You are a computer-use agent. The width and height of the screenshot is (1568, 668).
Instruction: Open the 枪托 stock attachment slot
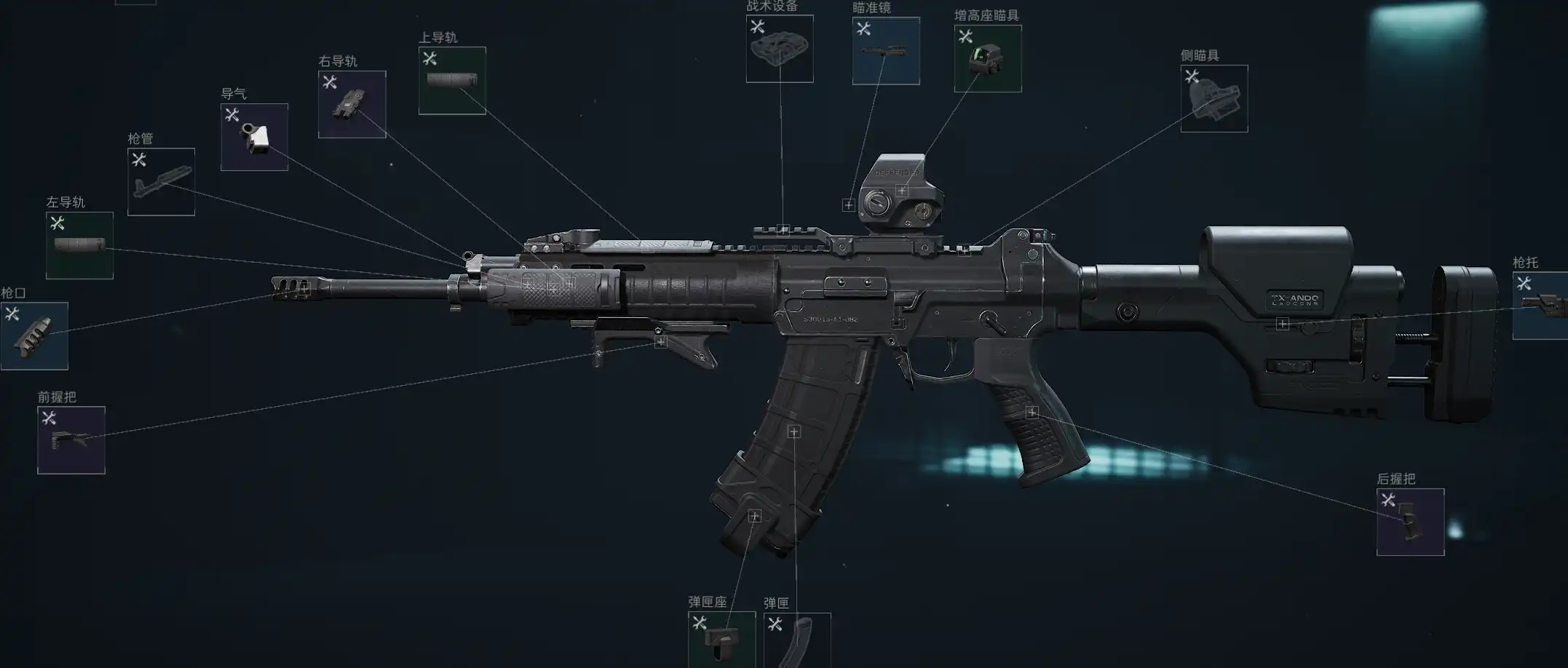tap(1540, 306)
